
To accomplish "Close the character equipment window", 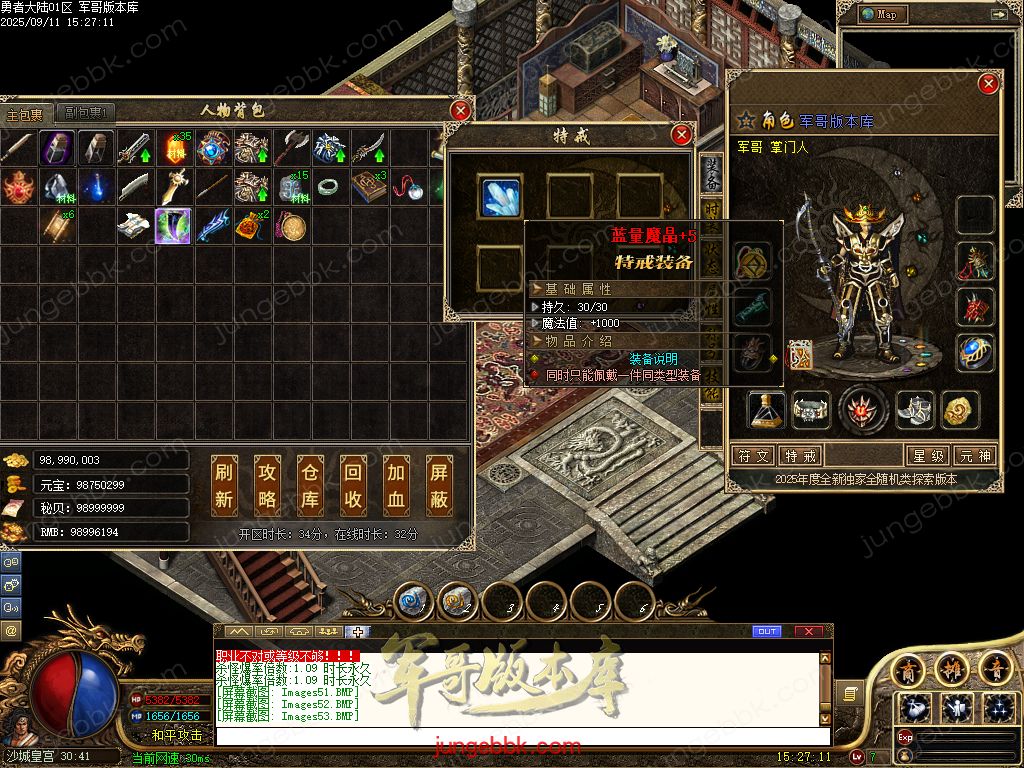I will 988,84.
